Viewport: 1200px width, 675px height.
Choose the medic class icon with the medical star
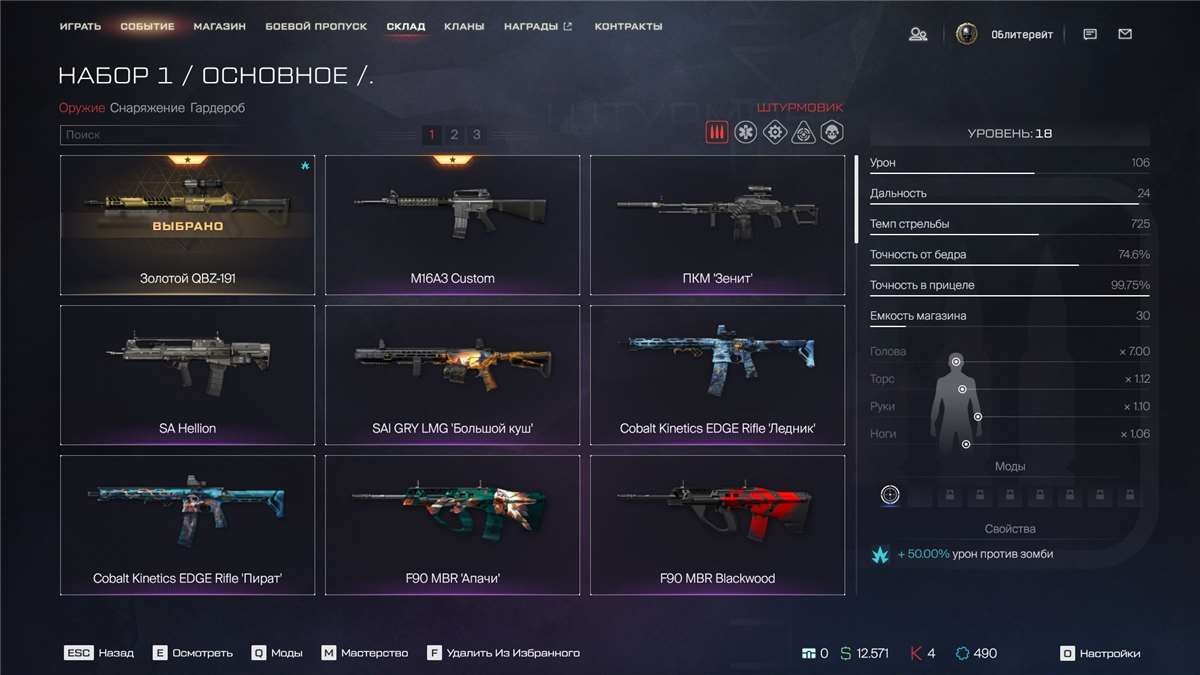(x=745, y=132)
